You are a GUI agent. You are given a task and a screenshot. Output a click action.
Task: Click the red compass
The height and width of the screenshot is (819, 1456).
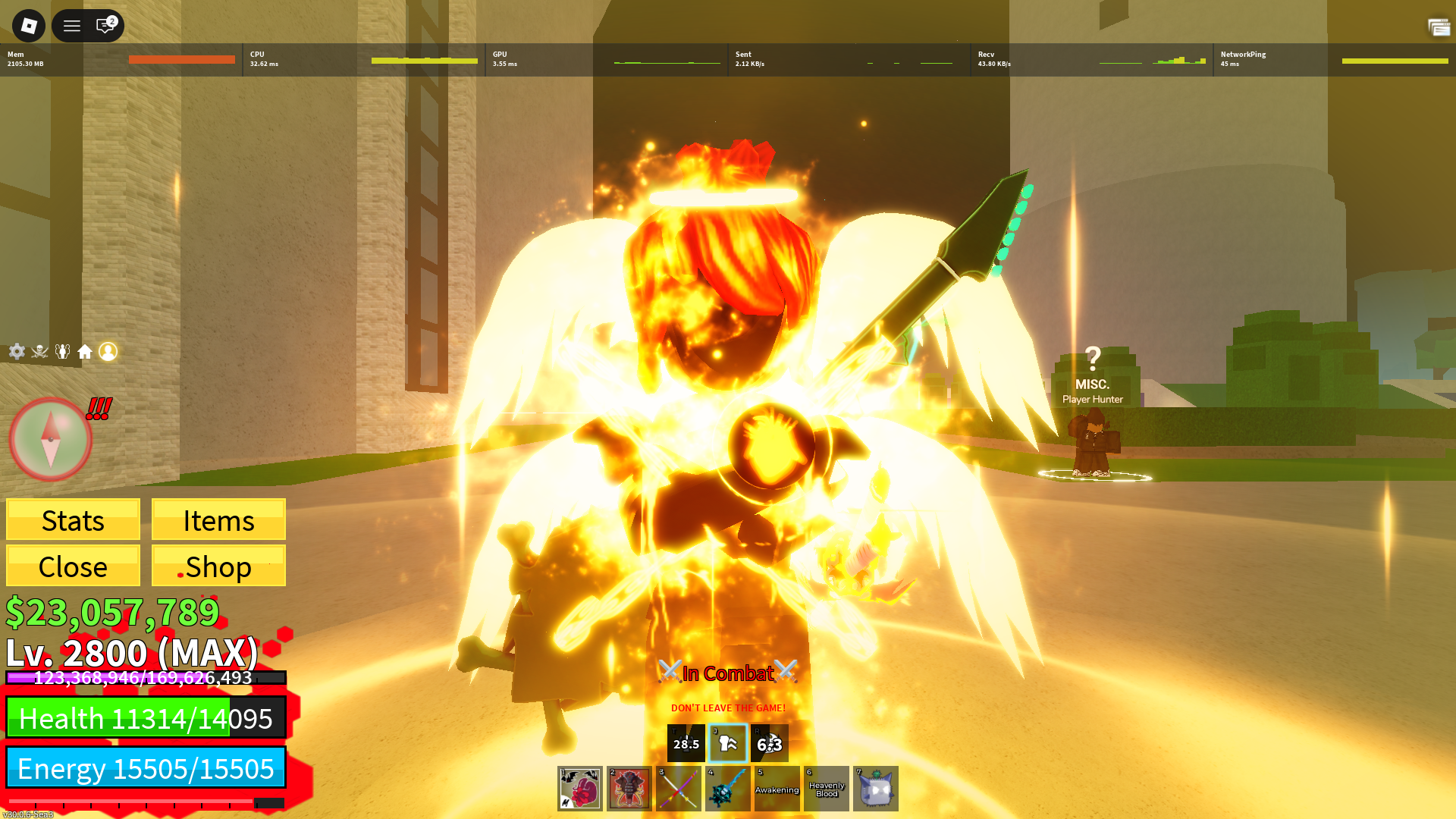tap(50, 439)
